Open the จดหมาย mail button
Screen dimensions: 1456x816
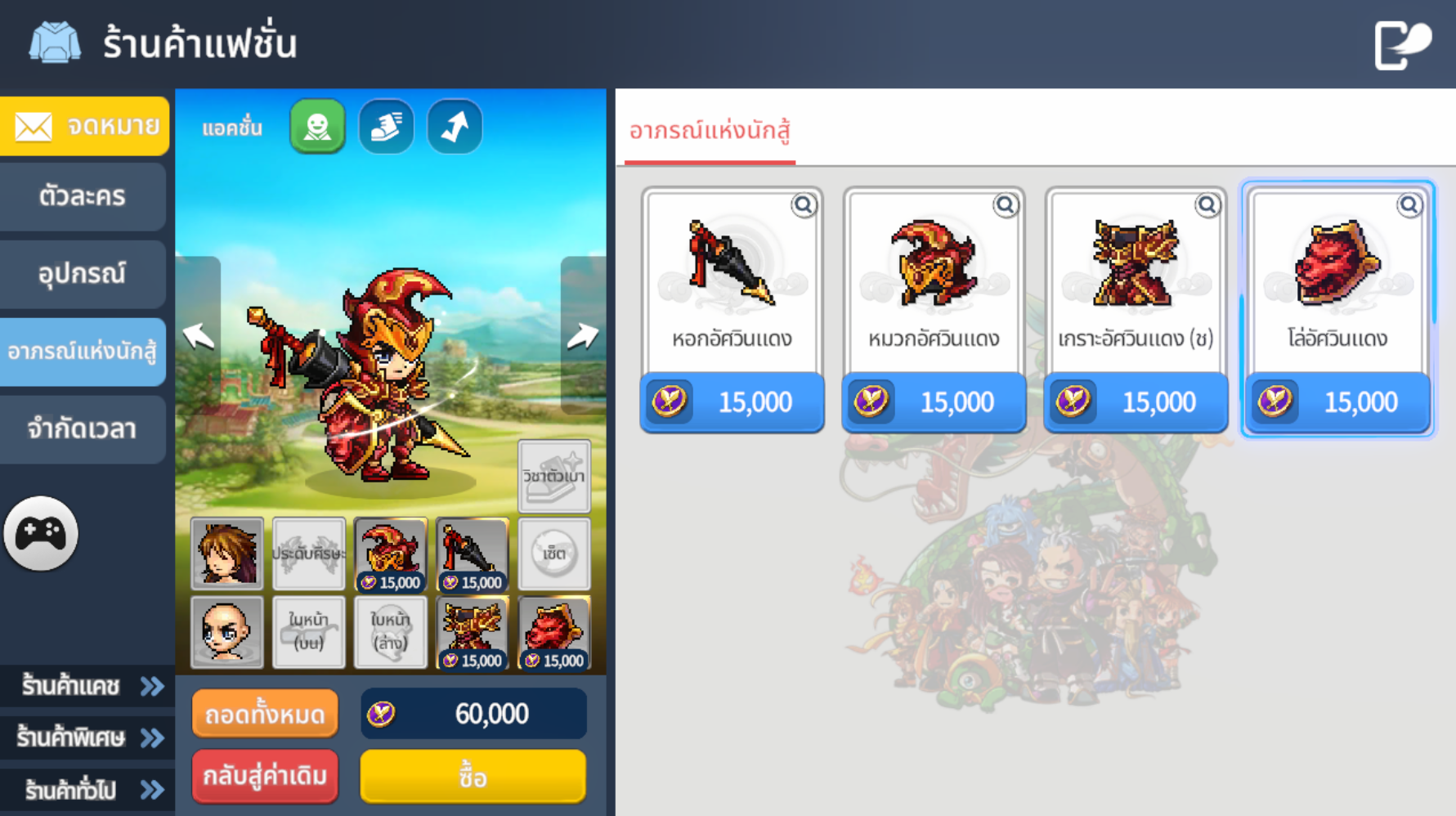(84, 126)
